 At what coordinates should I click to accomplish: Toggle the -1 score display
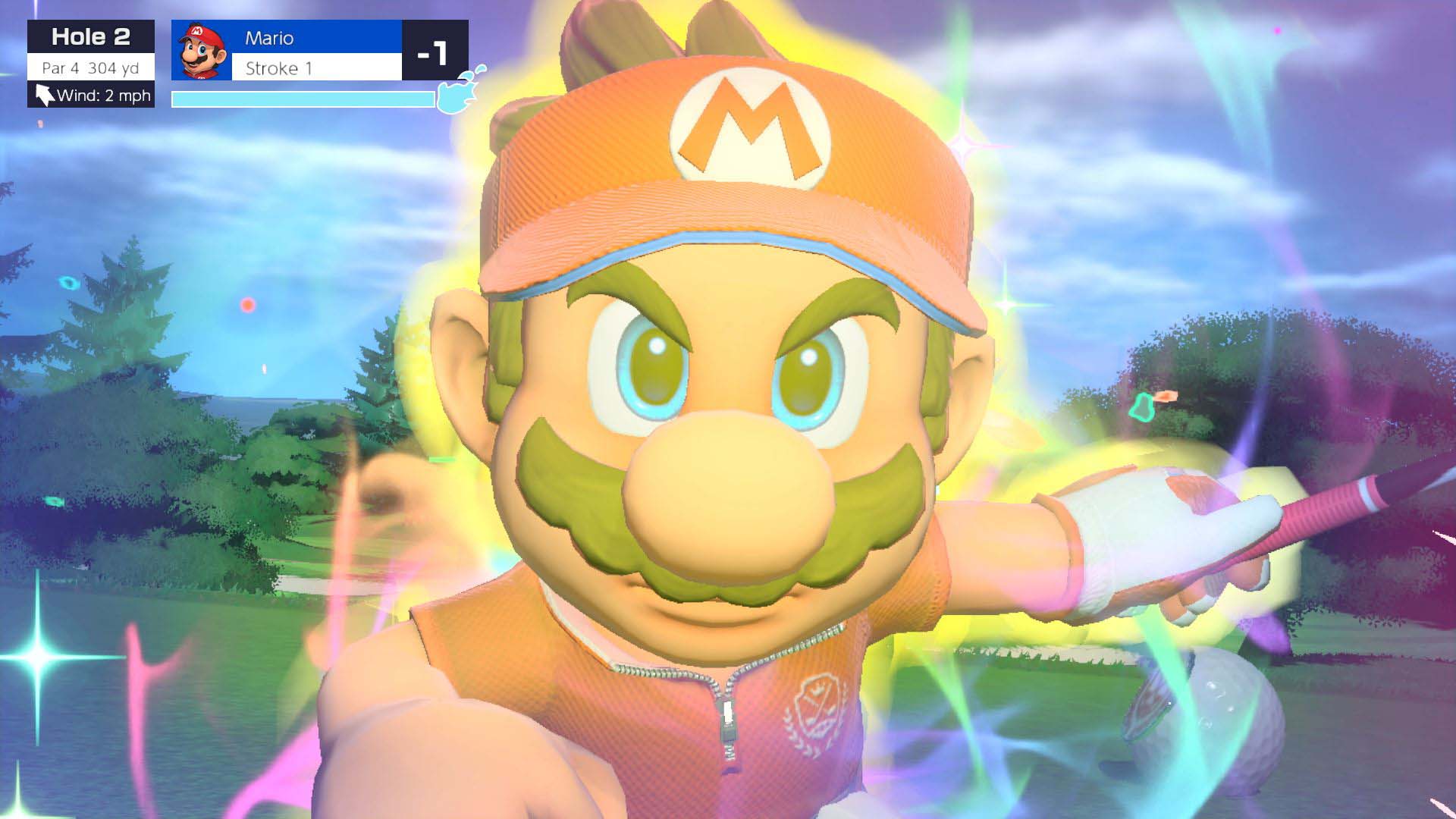tap(430, 52)
